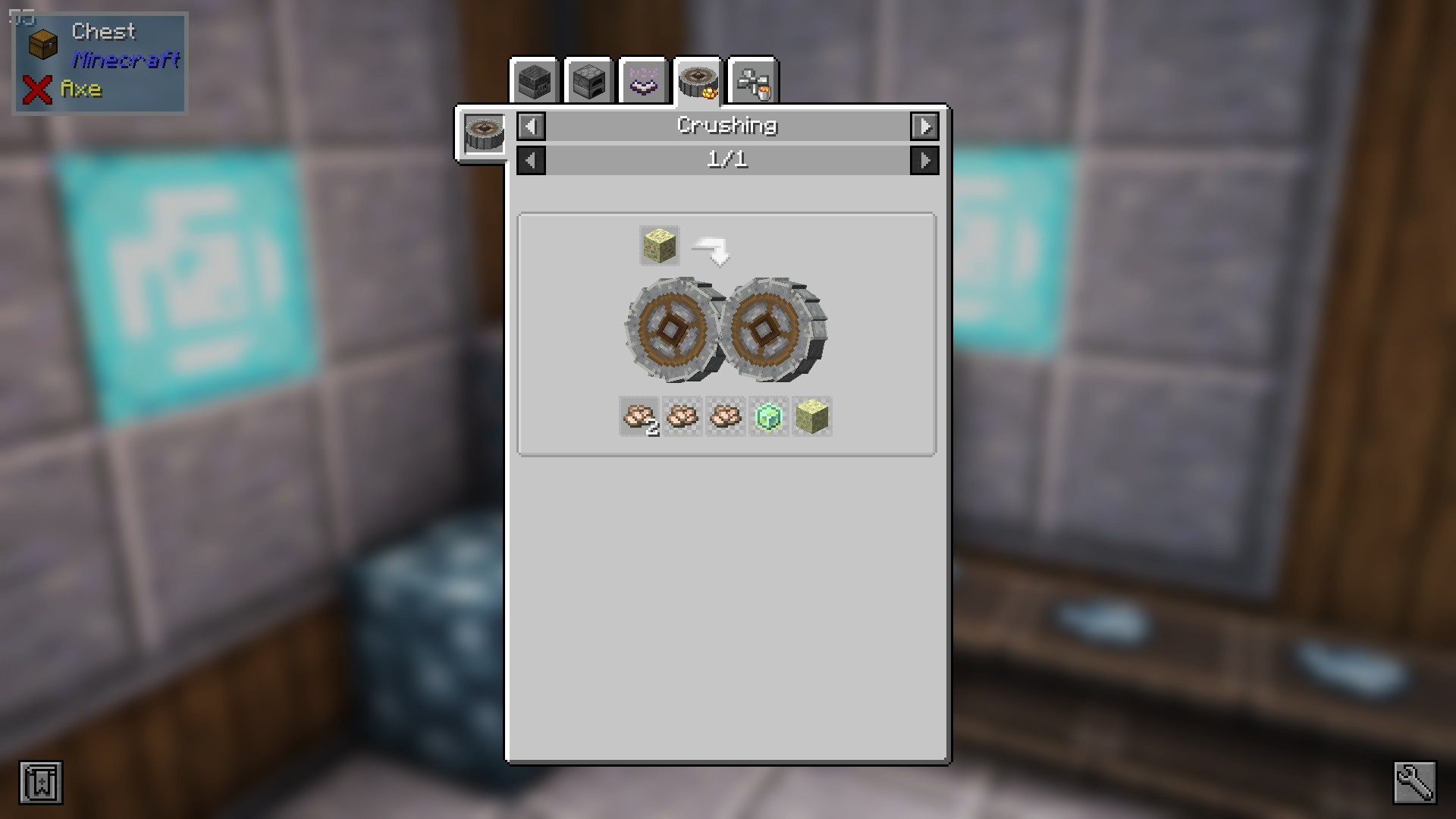Select the purple enchanting apparatus tab
The height and width of the screenshot is (819, 1456).
click(x=643, y=81)
